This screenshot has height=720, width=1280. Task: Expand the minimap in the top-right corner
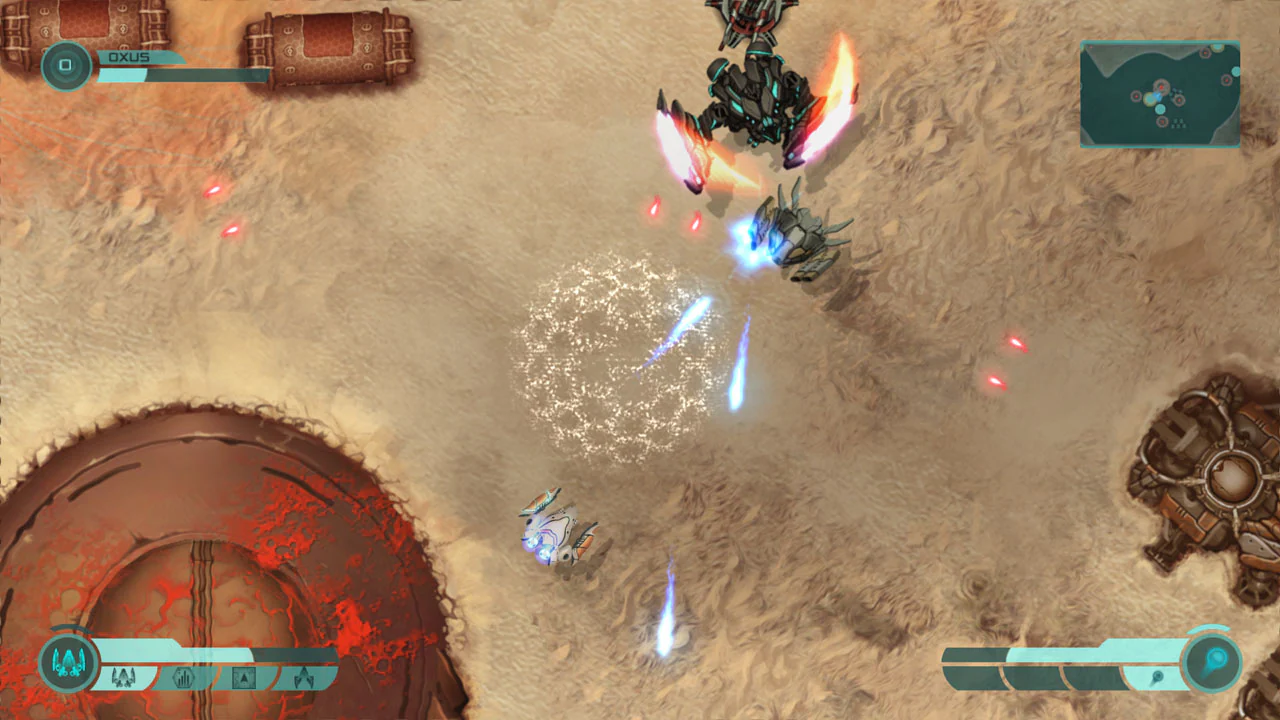point(1159,93)
